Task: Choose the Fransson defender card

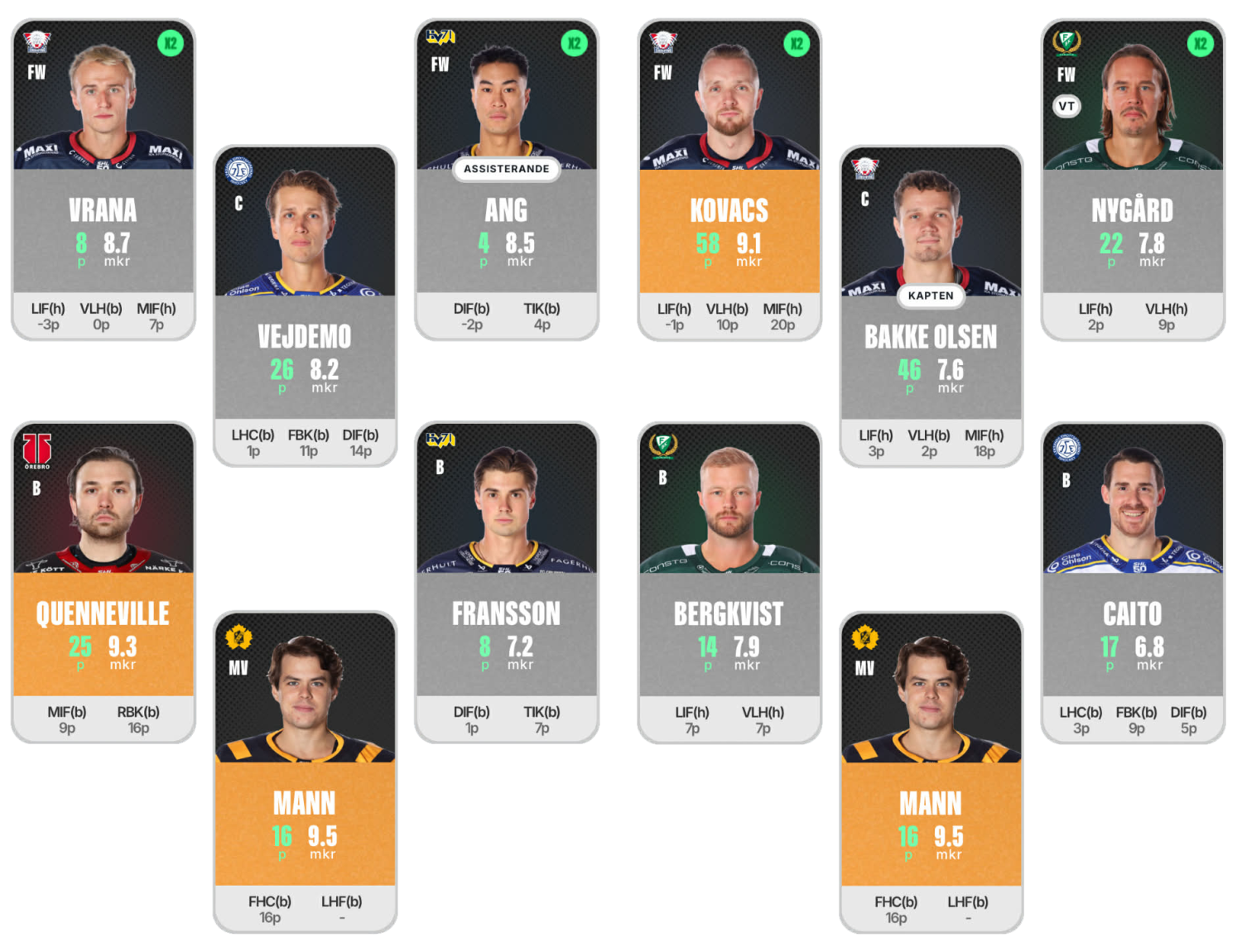Action: (506, 582)
